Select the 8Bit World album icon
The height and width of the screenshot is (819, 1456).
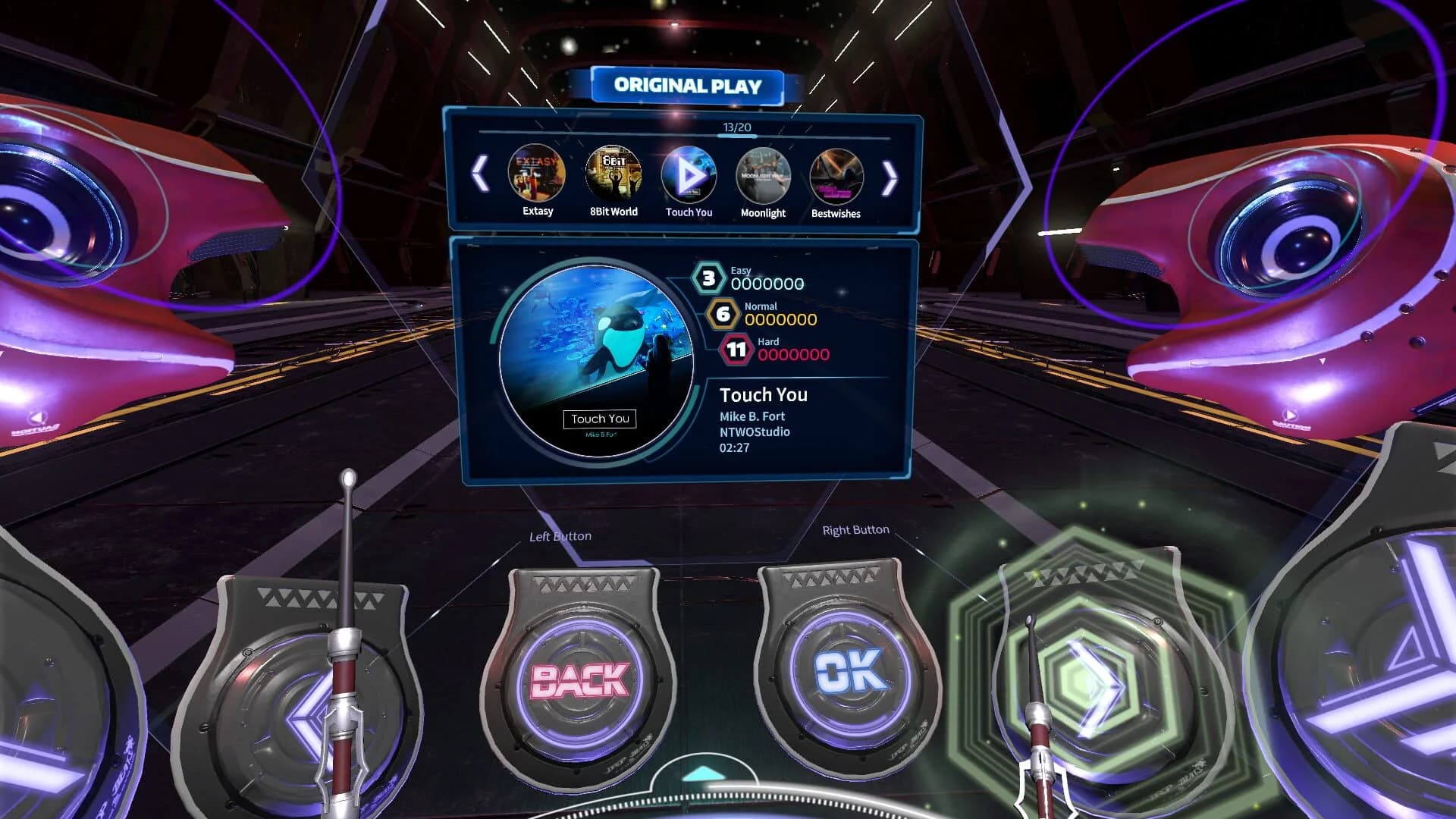point(613,174)
